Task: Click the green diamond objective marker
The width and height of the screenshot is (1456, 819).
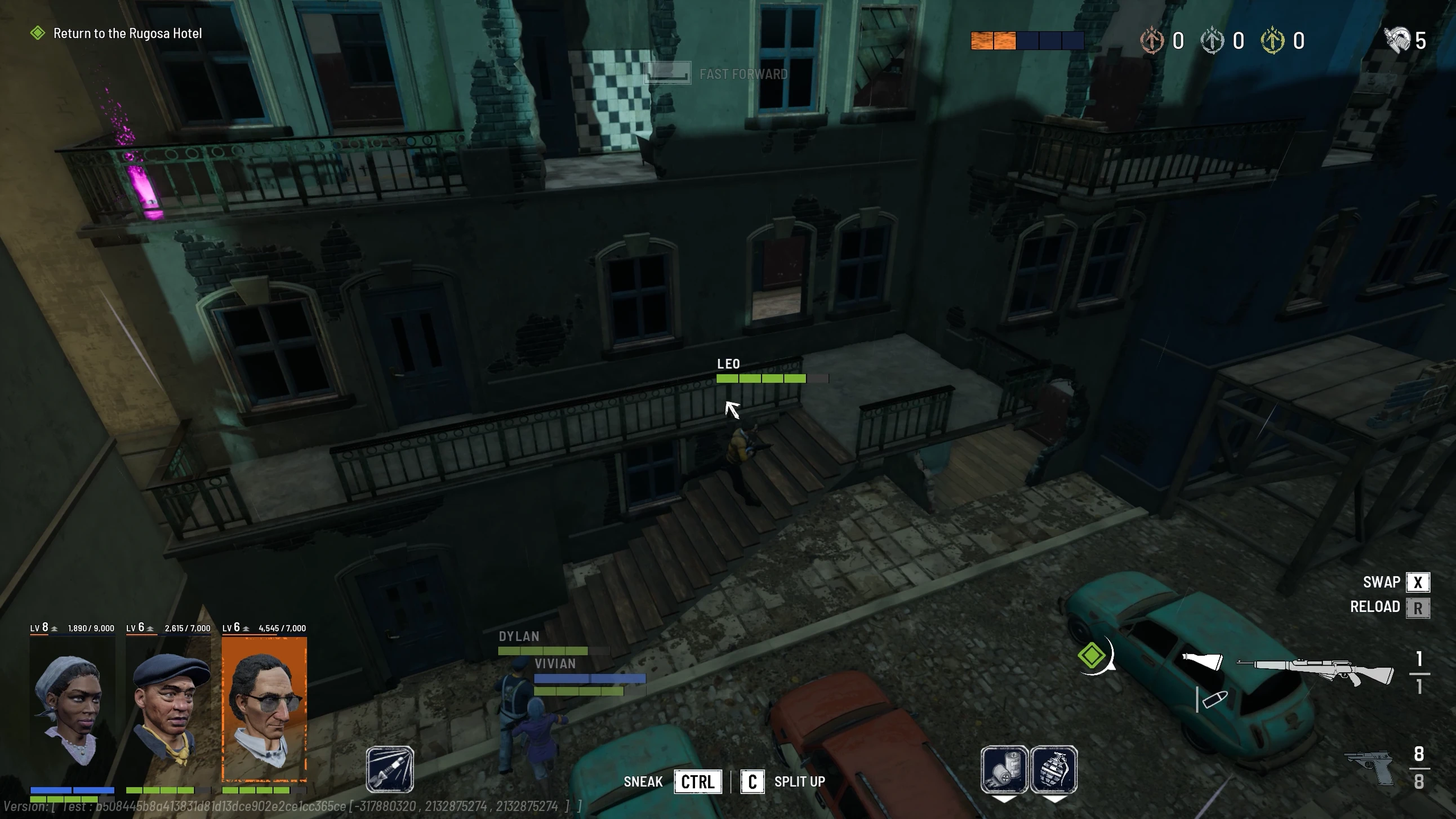Action: pyautogui.click(x=1092, y=656)
